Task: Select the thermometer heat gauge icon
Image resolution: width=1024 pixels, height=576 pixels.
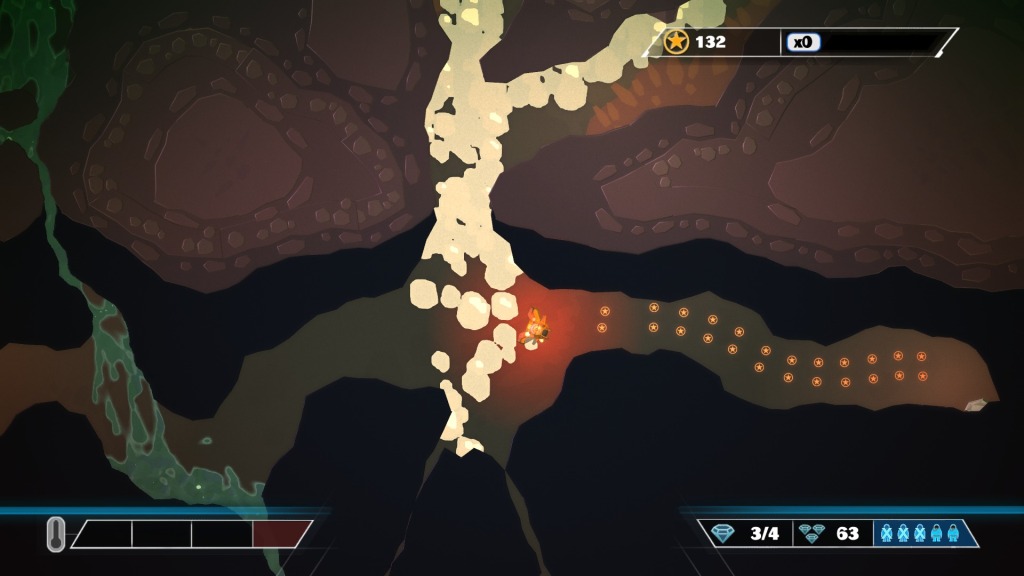Action: tap(56, 534)
